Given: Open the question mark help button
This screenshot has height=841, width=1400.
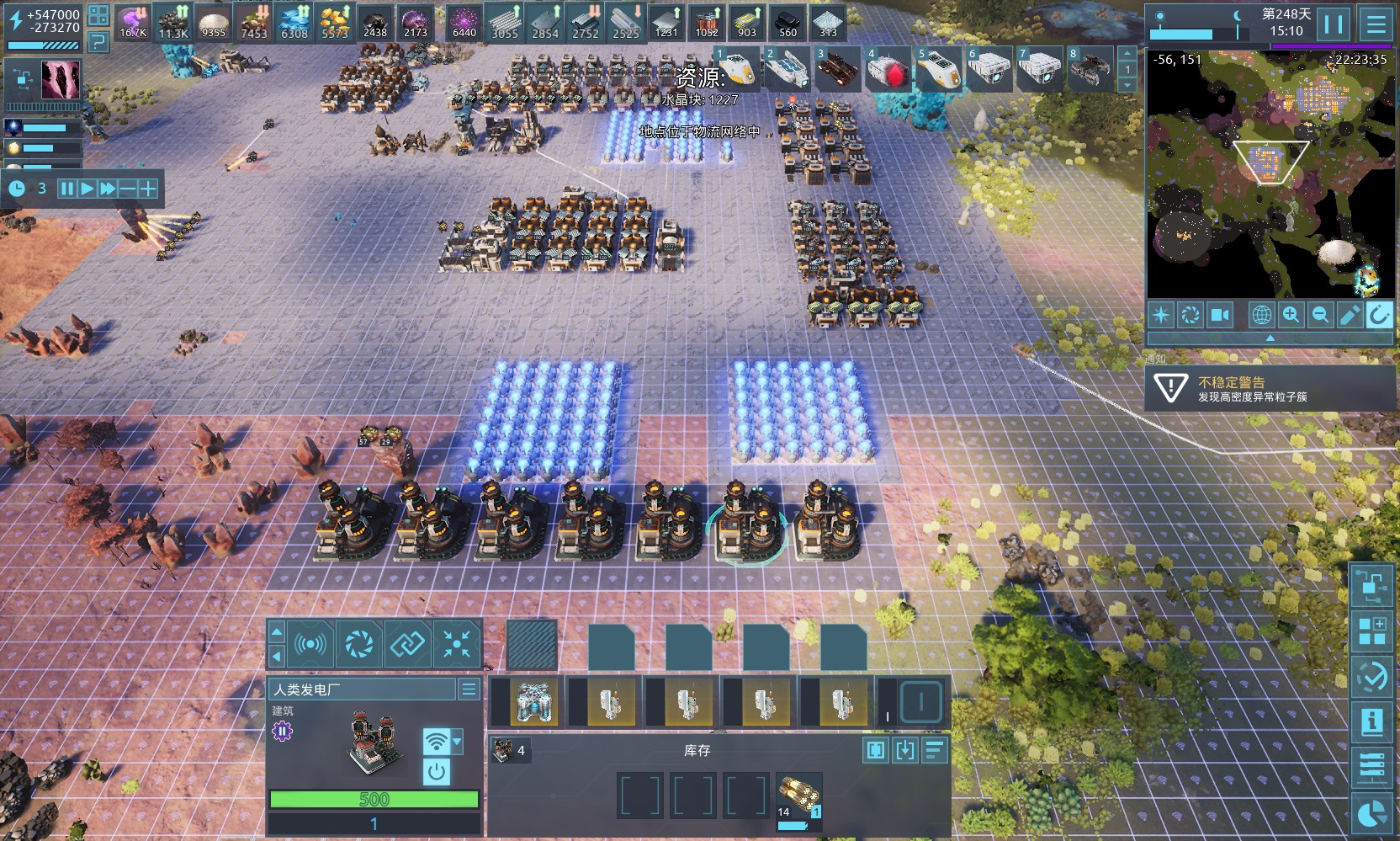Looking at the screenshot, I should point(98,40).
